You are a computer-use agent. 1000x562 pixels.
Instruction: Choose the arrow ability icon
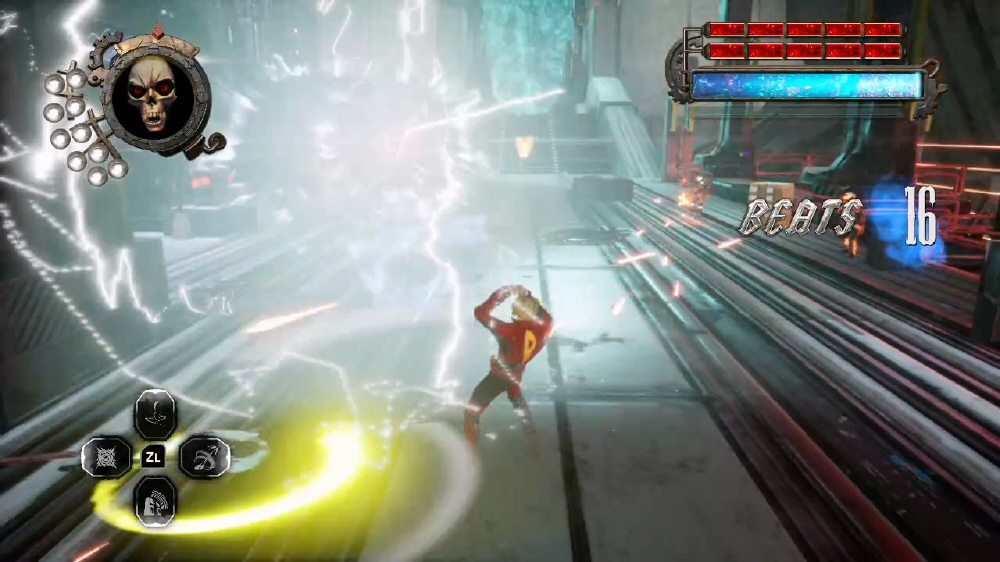coord(204,457)
